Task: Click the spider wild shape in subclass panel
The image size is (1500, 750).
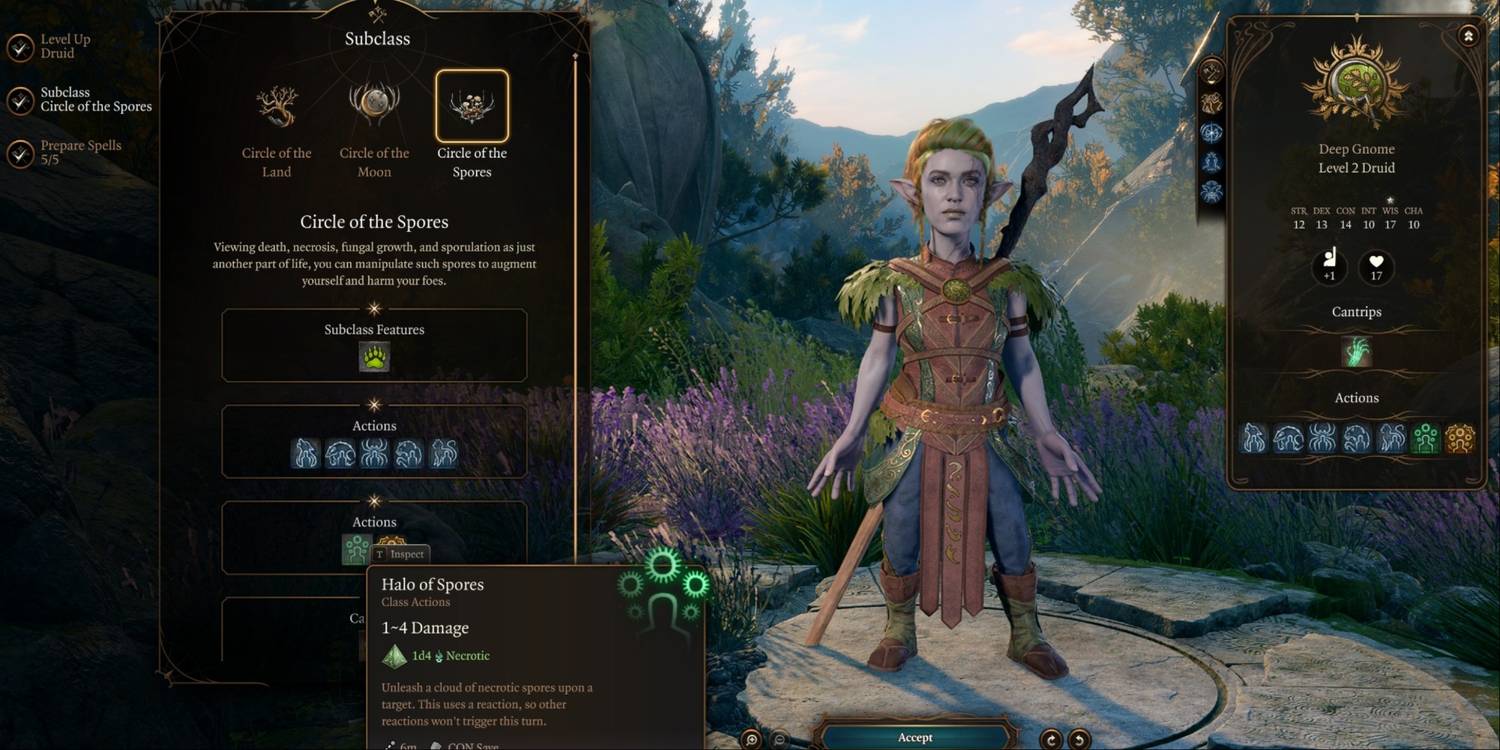Action: 374,453
